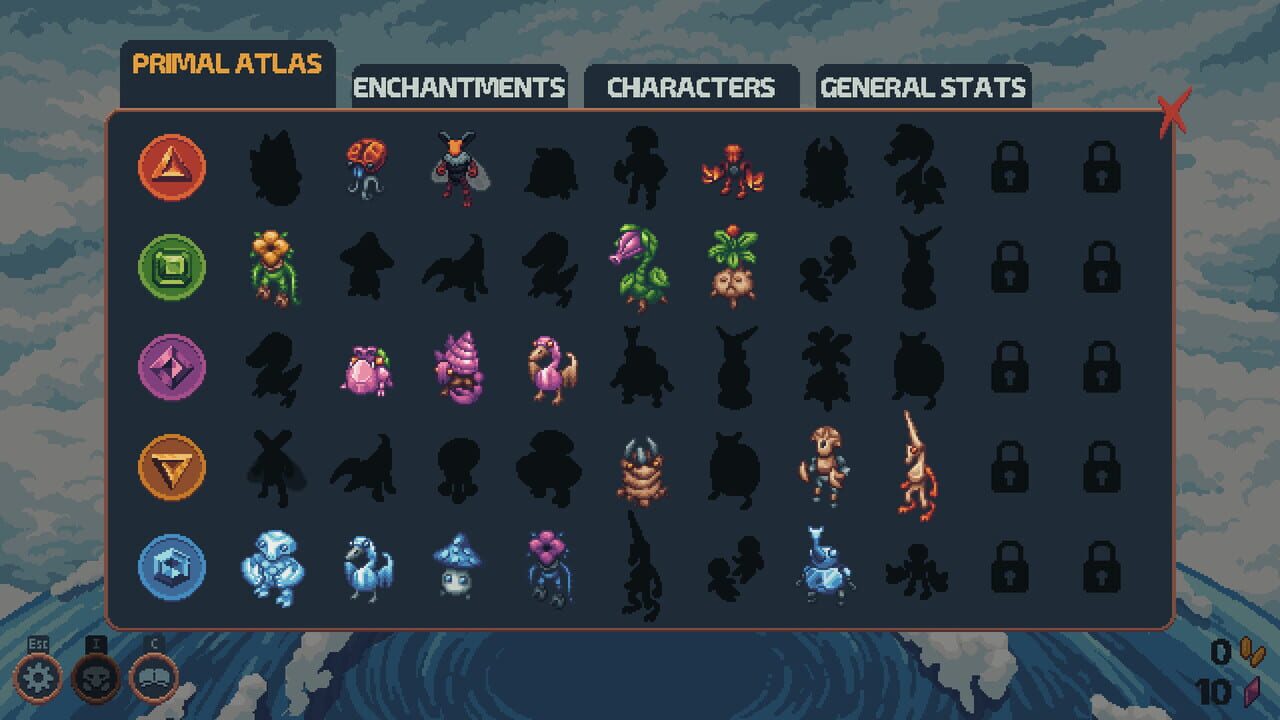Open the settings gear icon labeled Esc
This screenshot has height=720, width=1280.
(37, 675)
